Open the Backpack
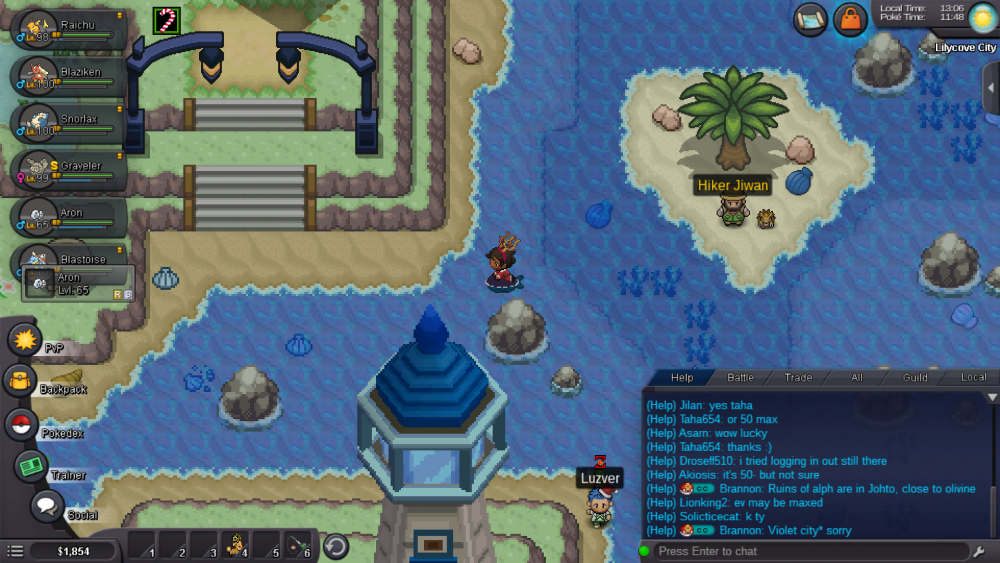 (20, 380)
